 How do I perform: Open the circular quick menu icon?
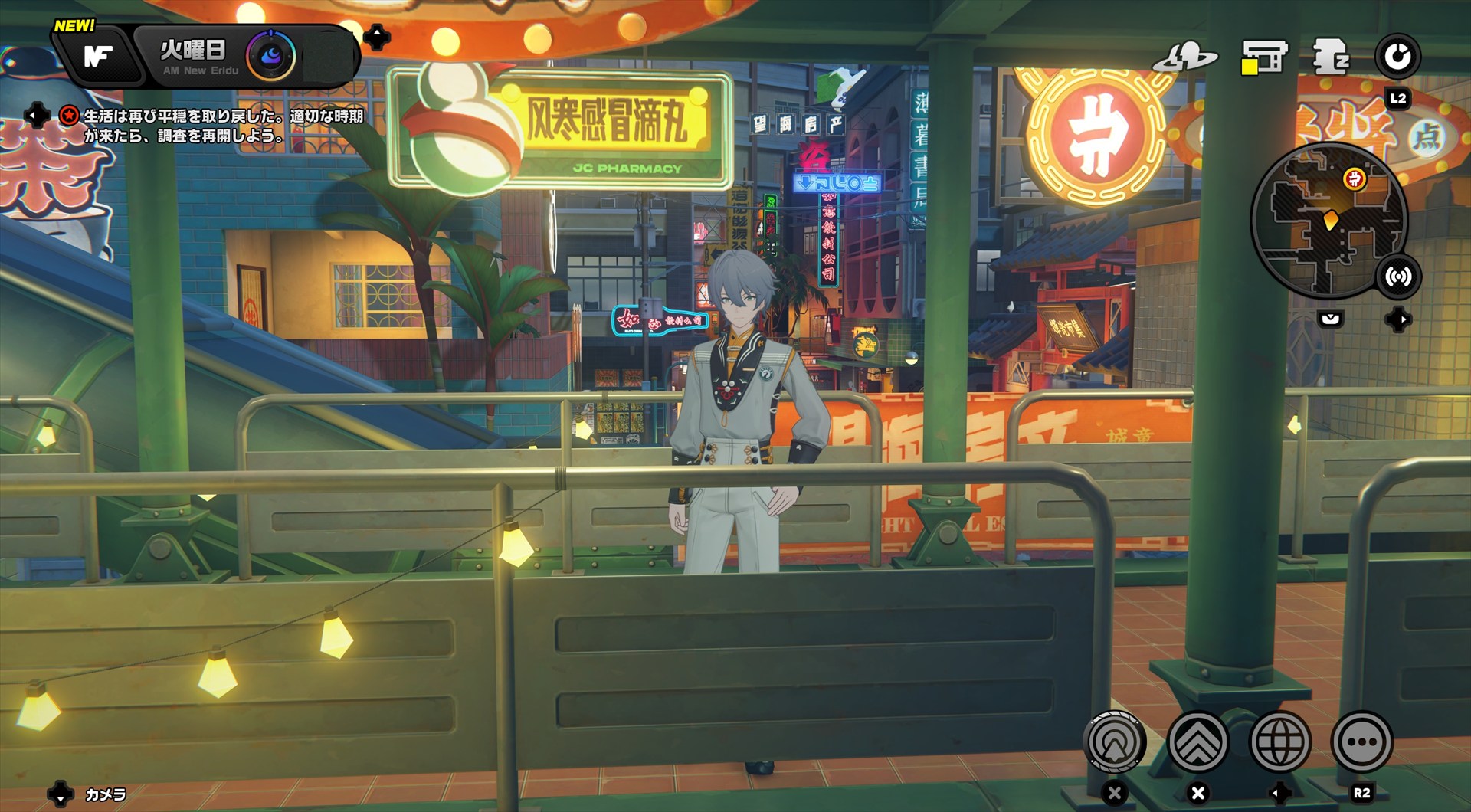[1397, 57]
